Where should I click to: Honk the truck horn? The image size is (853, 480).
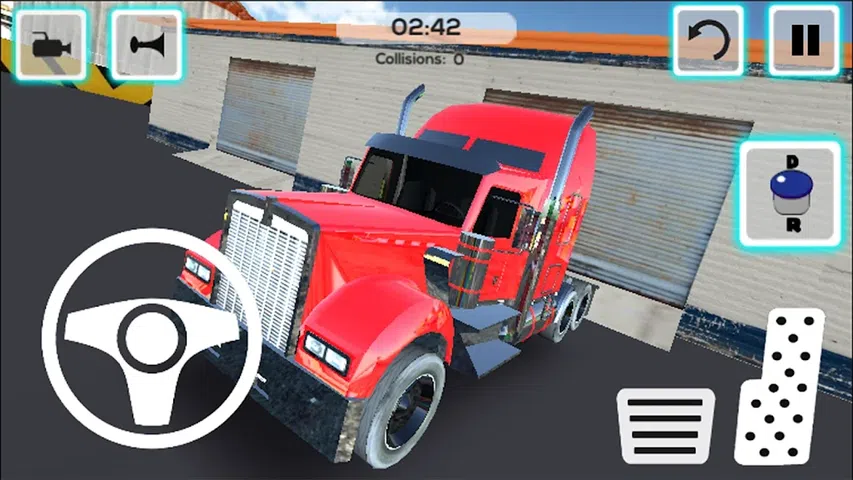(x=146, y=44)
